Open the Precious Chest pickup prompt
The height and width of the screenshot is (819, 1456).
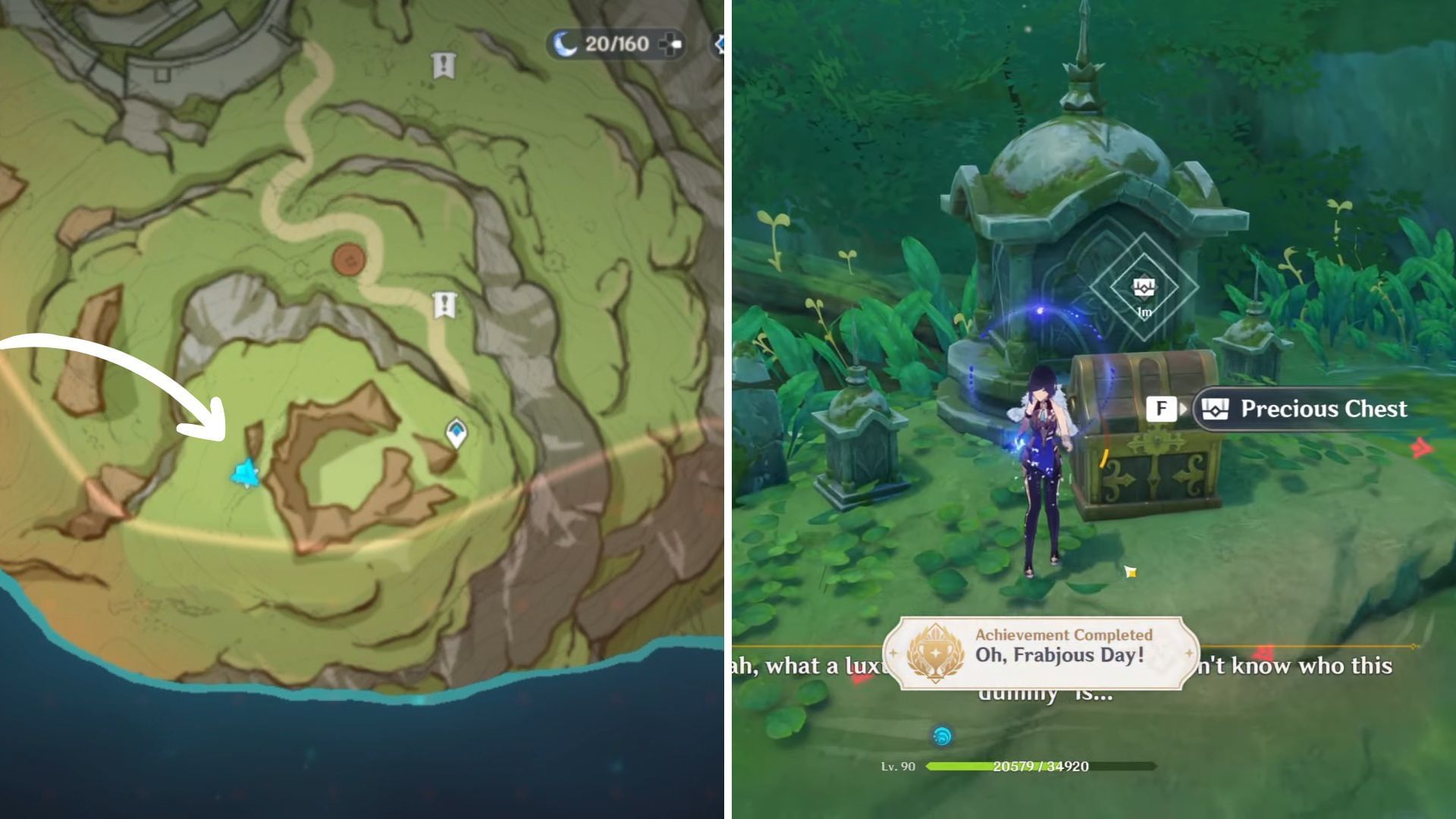[1303, 409]
